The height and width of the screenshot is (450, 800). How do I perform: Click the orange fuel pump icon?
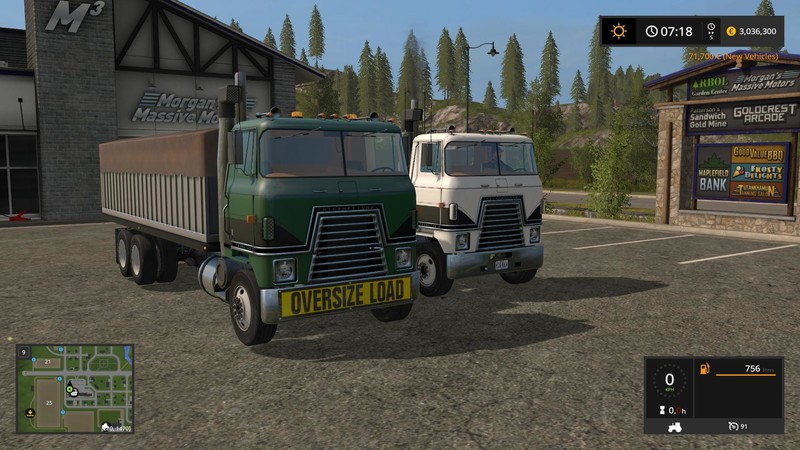click(x=704, y=369)
